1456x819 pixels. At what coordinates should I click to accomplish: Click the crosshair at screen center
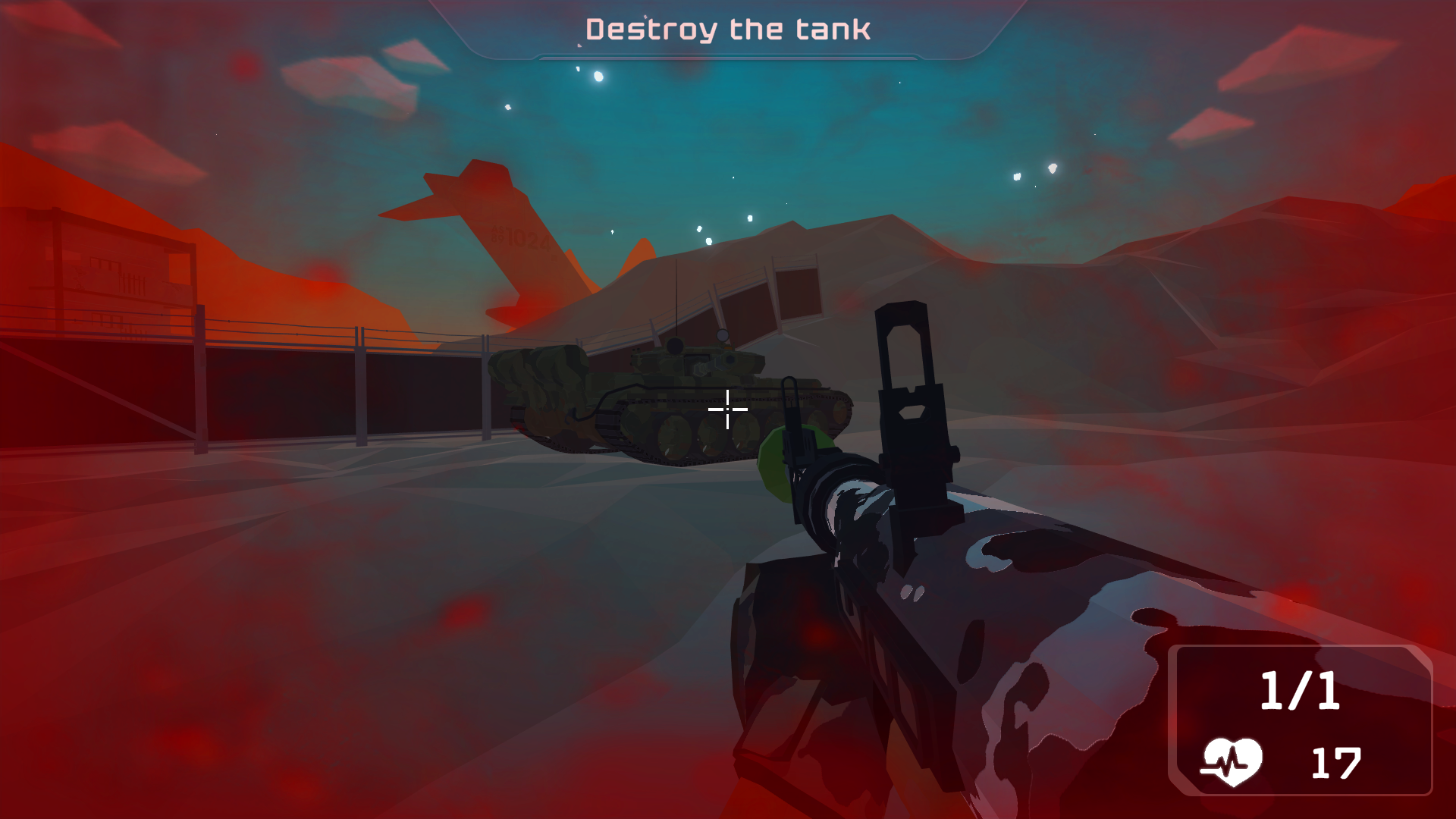click(726, 409)
